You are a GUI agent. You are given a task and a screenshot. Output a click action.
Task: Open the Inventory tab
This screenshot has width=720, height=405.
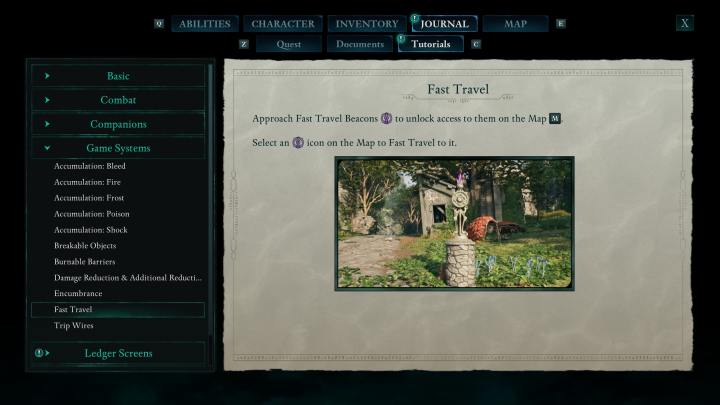(x=367, y=24)
